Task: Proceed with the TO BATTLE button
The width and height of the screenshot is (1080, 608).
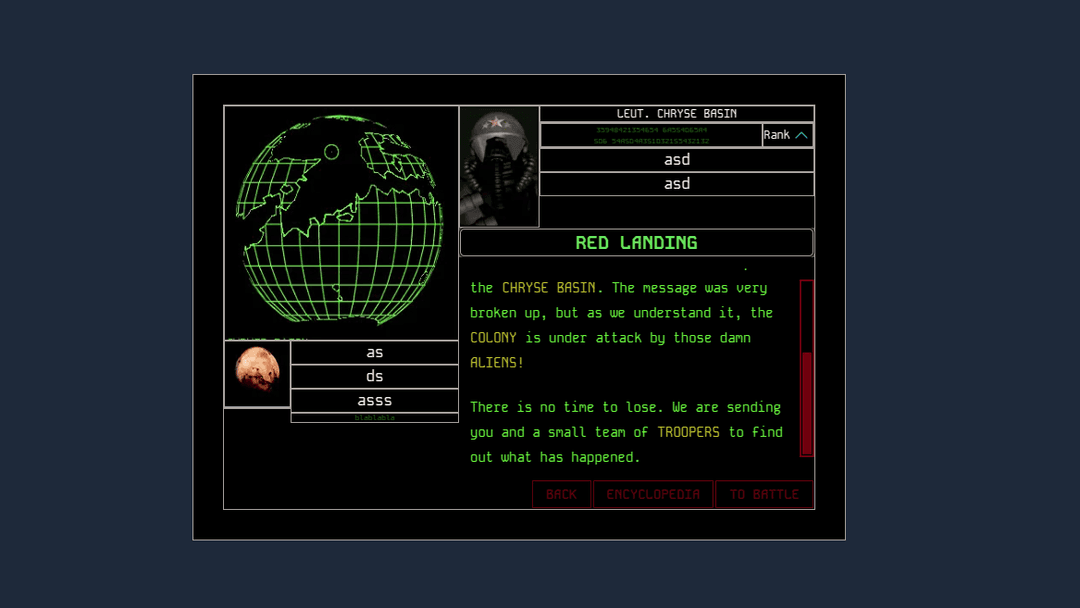Action: tap(764, 494)
